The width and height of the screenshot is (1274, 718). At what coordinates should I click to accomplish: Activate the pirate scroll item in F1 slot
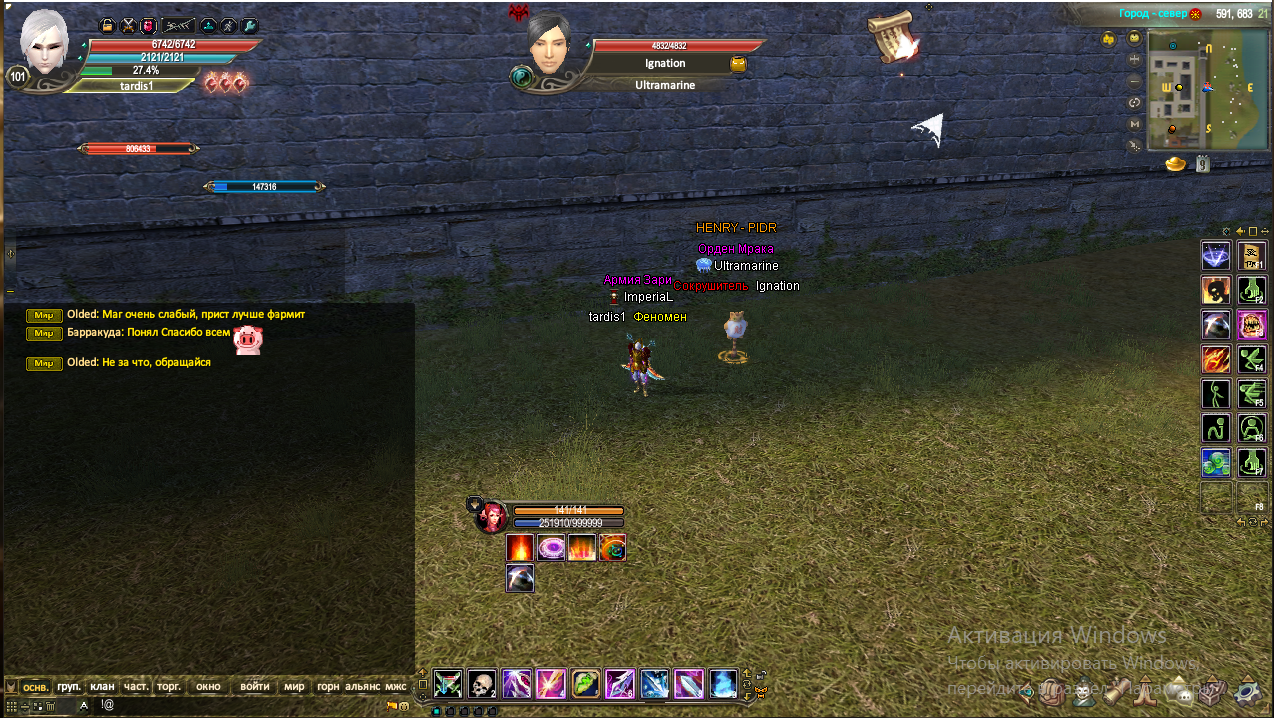point(1252,256)
